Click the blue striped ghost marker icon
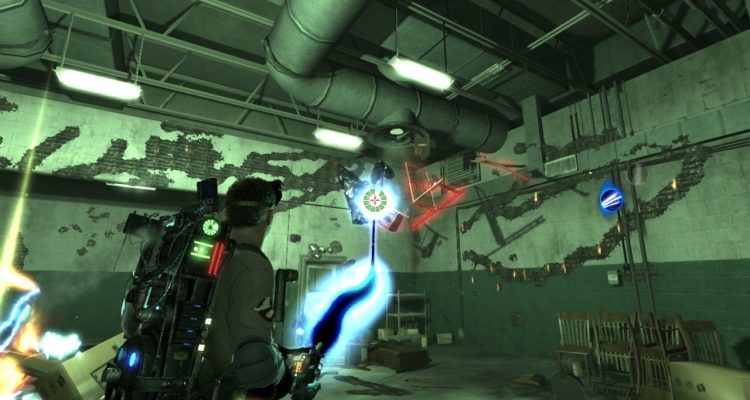This screenshot has width=750, height=400. tap(610, 198)
